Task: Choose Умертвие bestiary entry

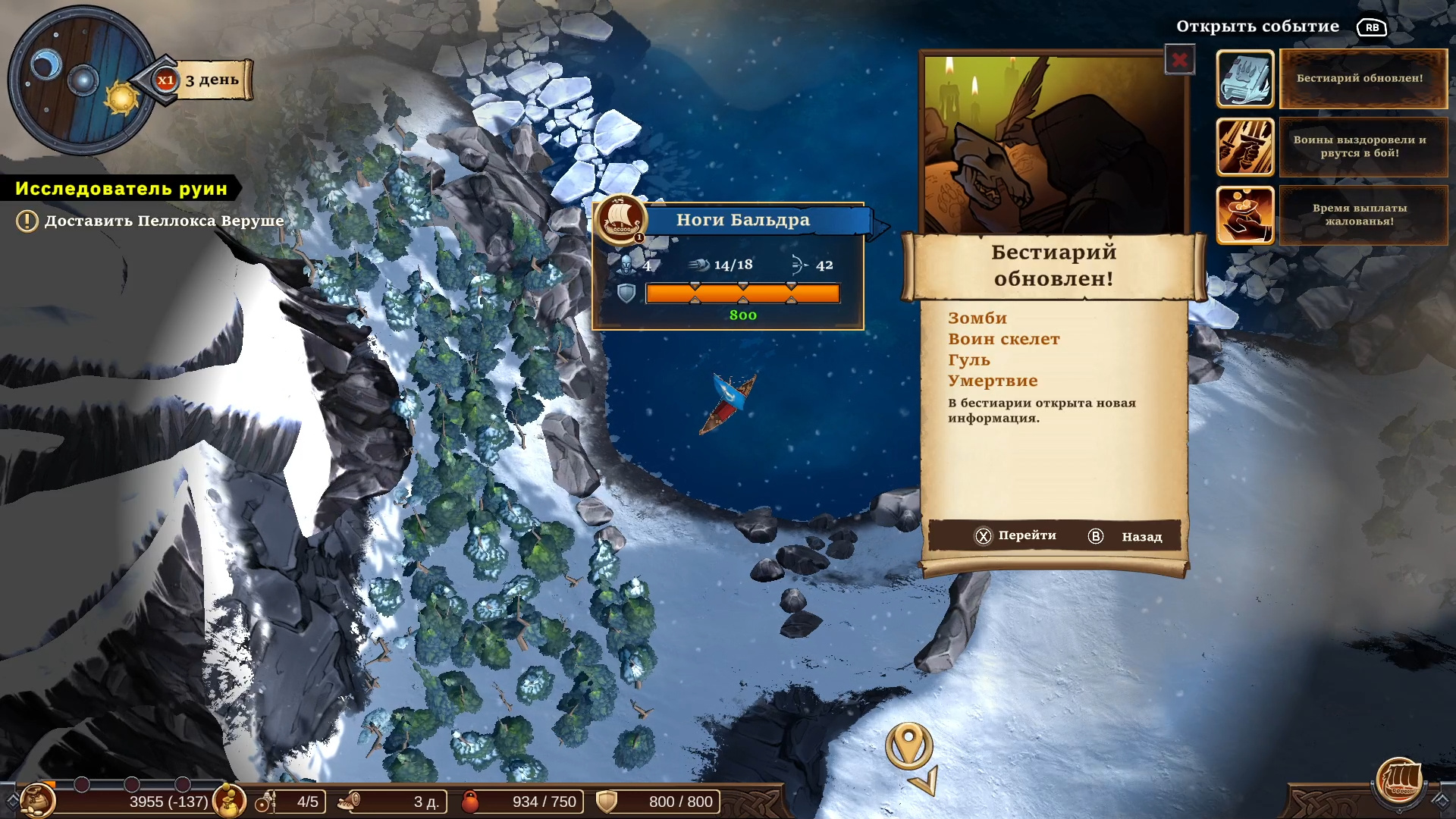Action: (x=993, y=381)
